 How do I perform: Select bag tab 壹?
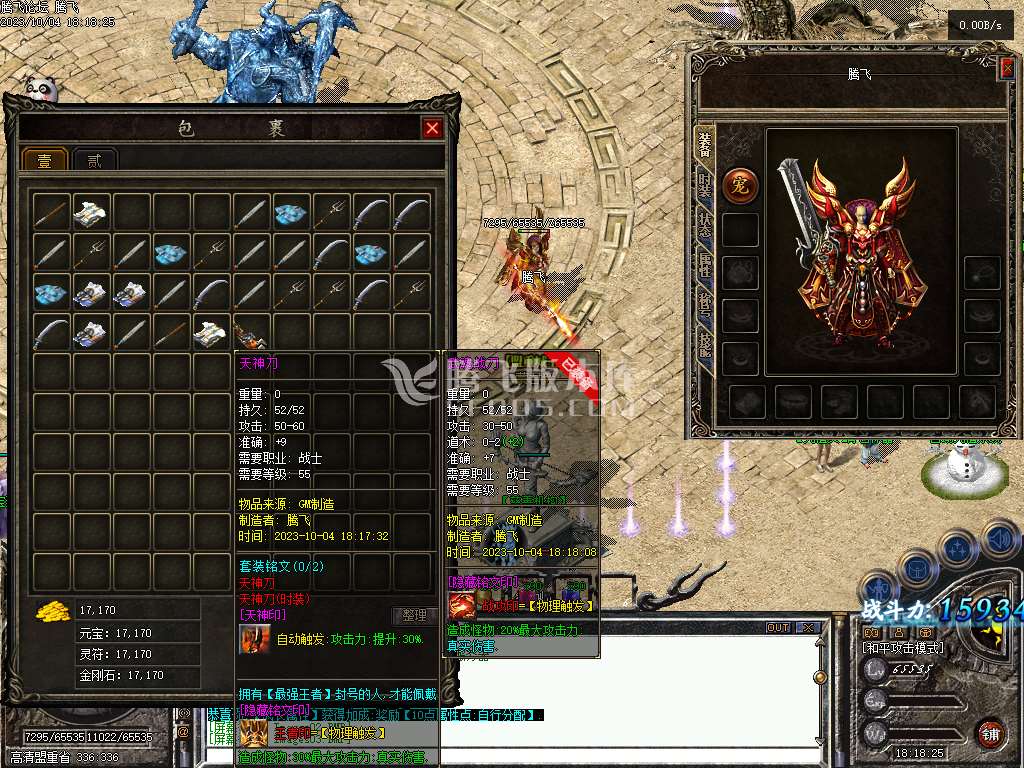45,159
